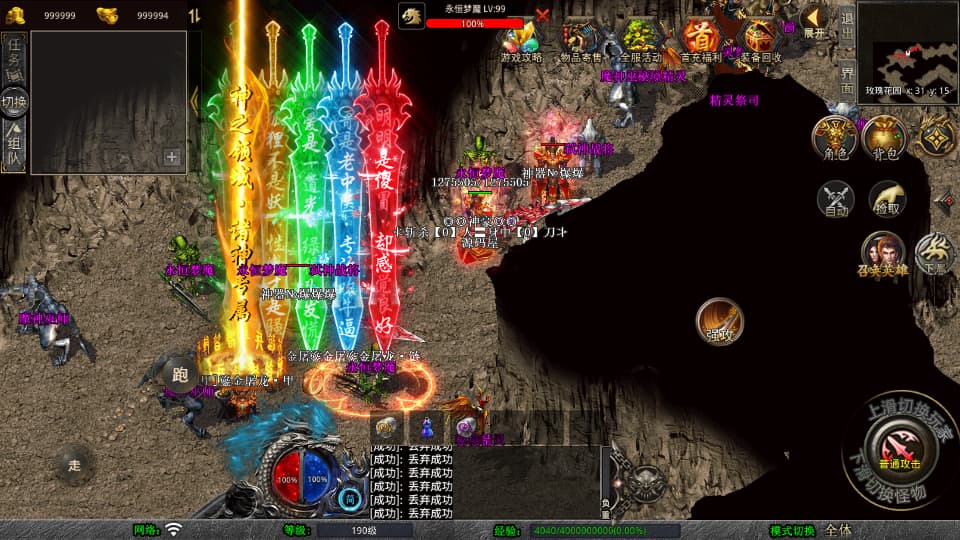Select the 任务 quest tab
The image size is (960, 540).
tap(14, 57)
